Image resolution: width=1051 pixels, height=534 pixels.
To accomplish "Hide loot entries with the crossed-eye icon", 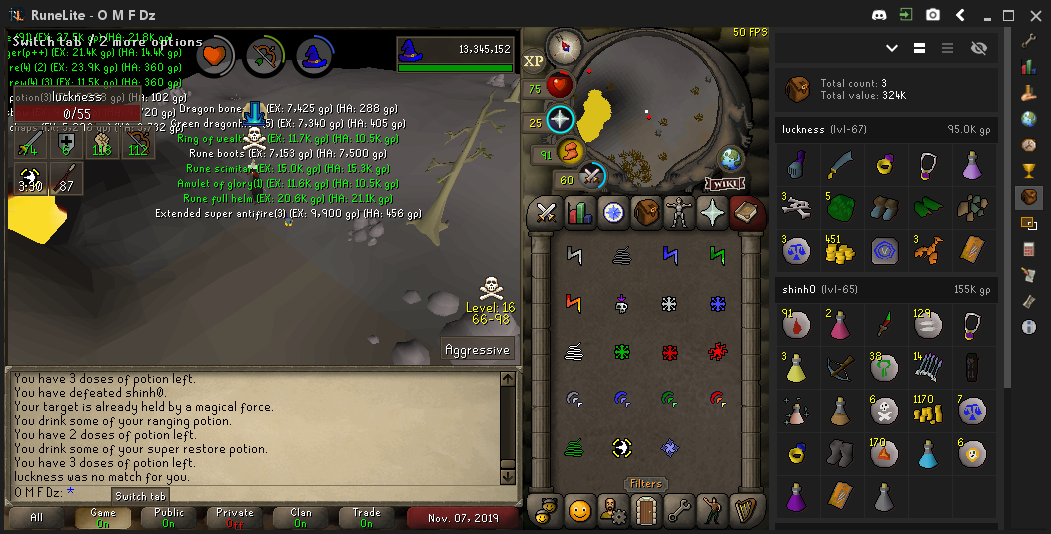I will tap(978, 48).
